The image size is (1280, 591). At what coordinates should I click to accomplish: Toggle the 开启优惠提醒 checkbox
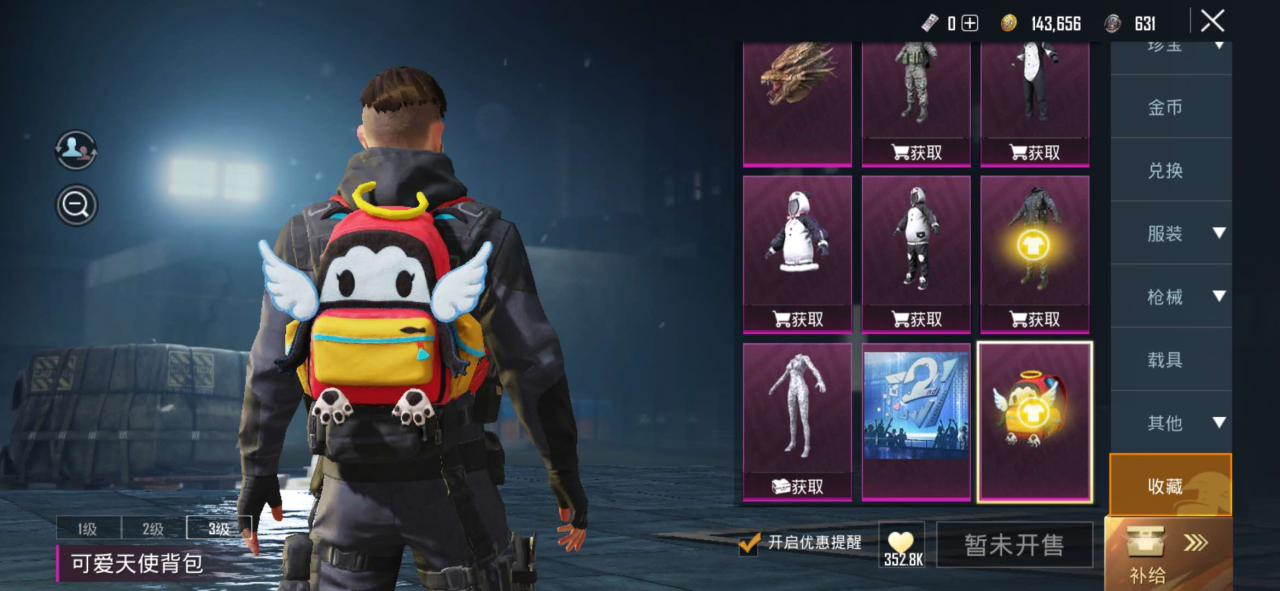tap(749, 544)
